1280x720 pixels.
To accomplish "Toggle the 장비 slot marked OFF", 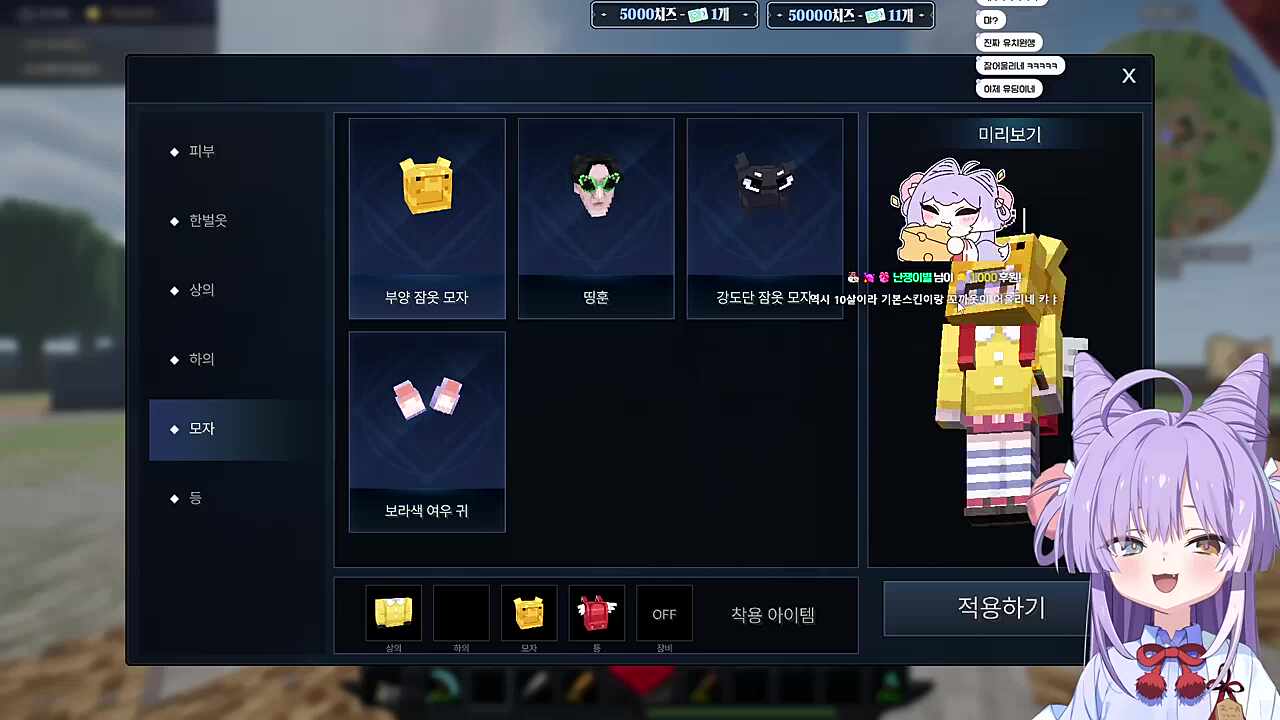I will tap(664, 614).
